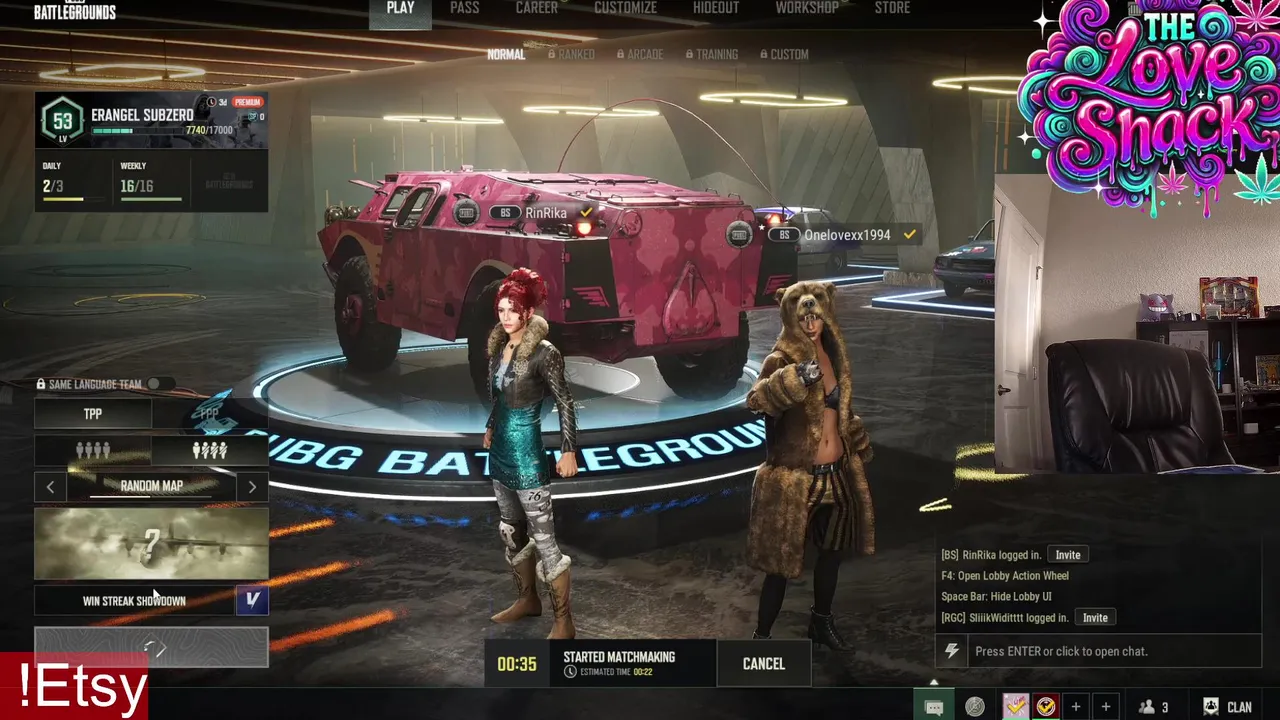Select TPP perspective

point(93,413)
